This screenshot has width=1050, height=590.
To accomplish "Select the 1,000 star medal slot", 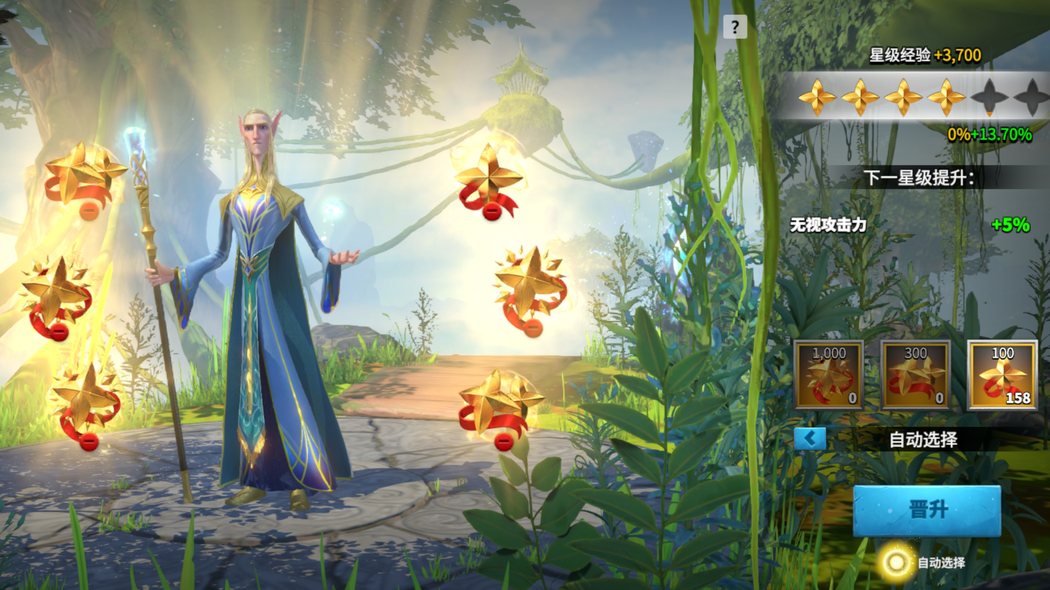I will (828, 376).
